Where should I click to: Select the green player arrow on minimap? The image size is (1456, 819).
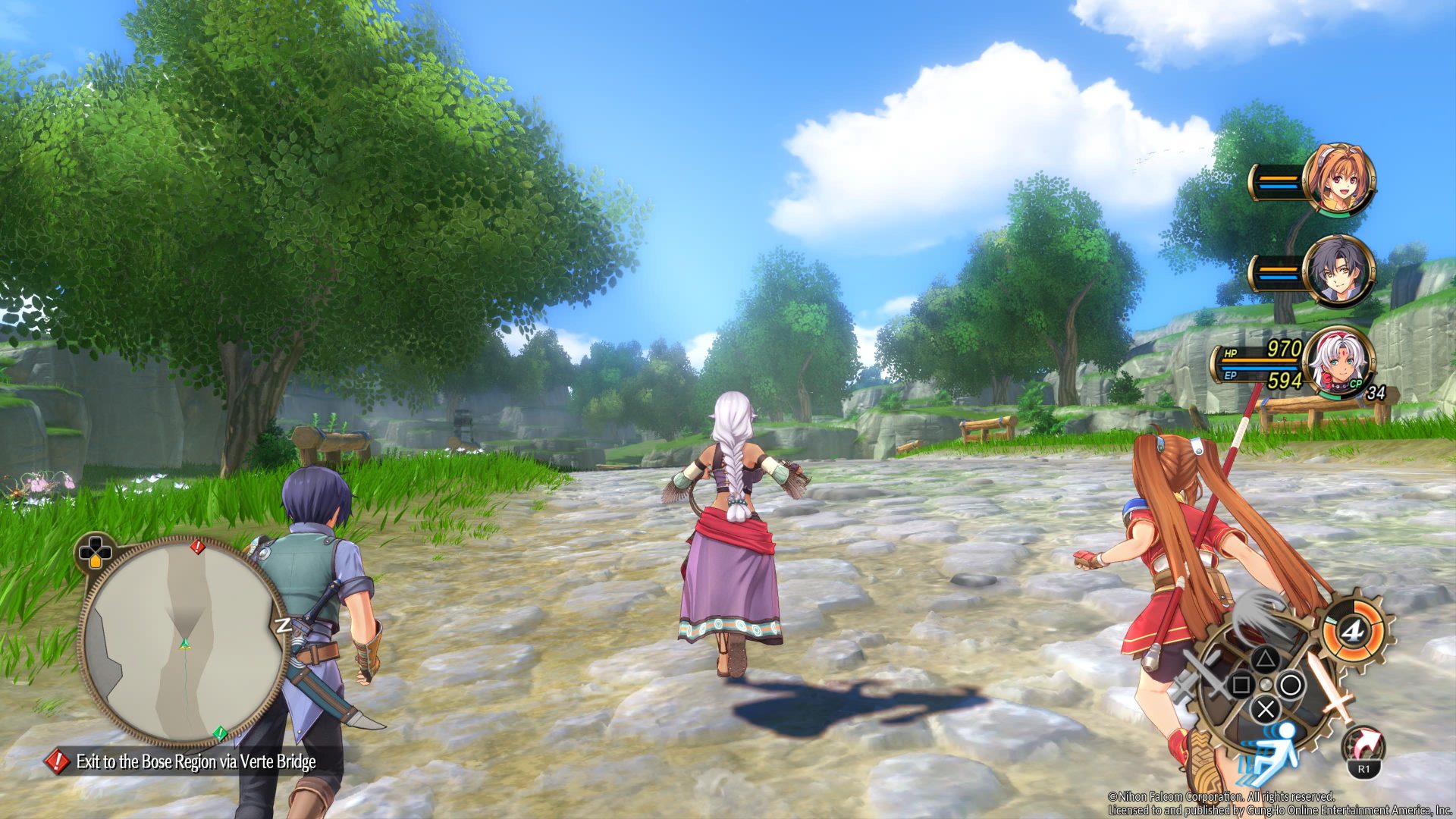pyautogui.click(x=184, y=644)
